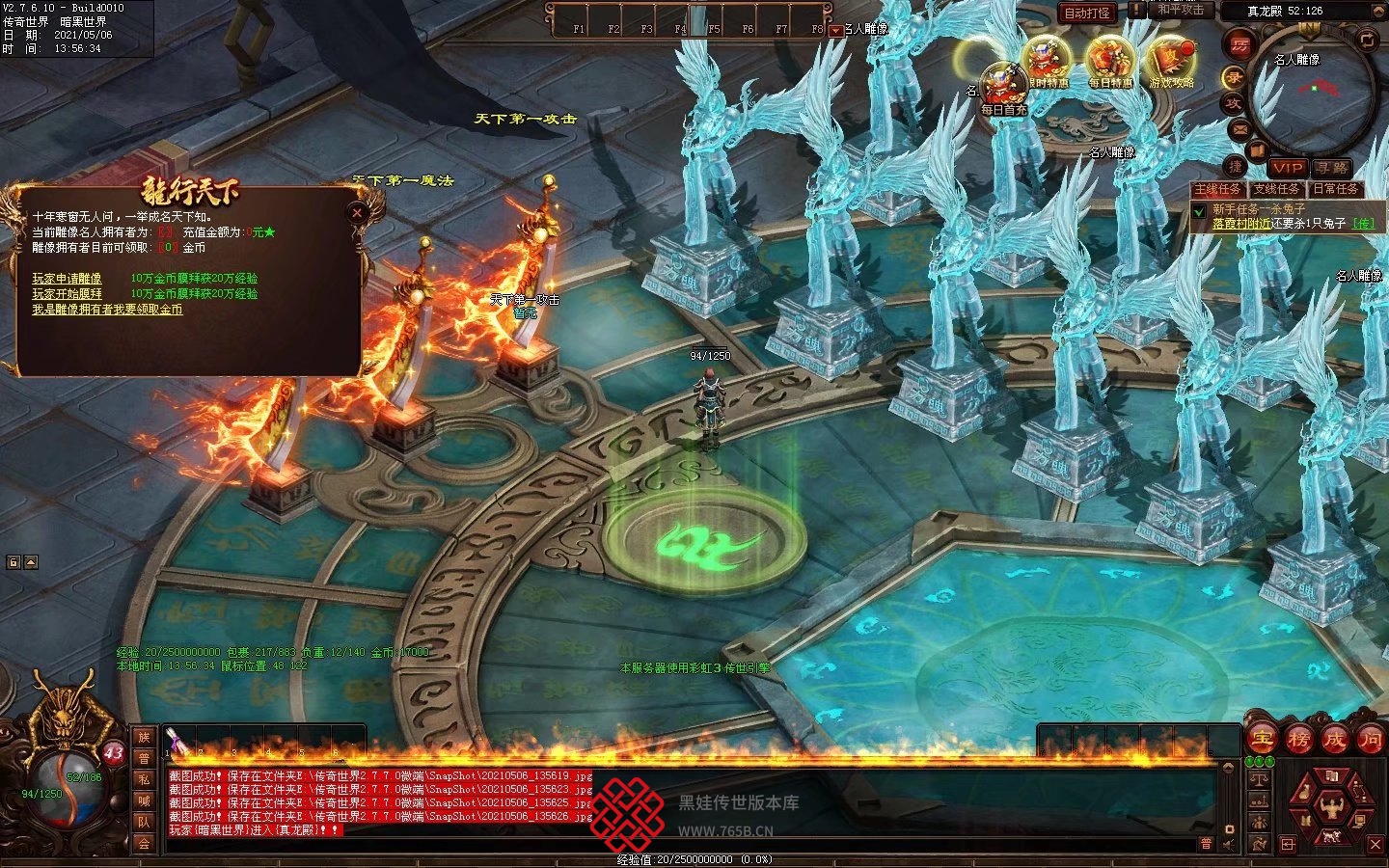Open the 每日特惠 daily deal icon

1110,60
